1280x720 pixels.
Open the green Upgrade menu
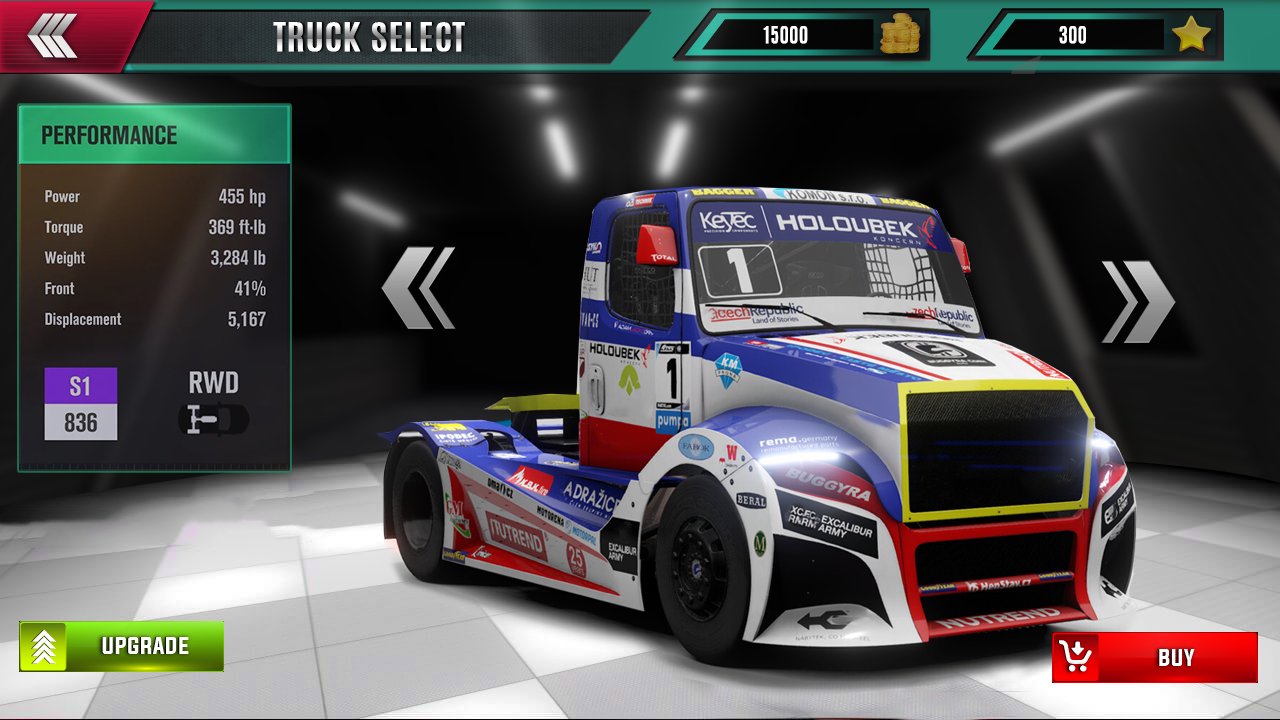(x=122, y=646)
